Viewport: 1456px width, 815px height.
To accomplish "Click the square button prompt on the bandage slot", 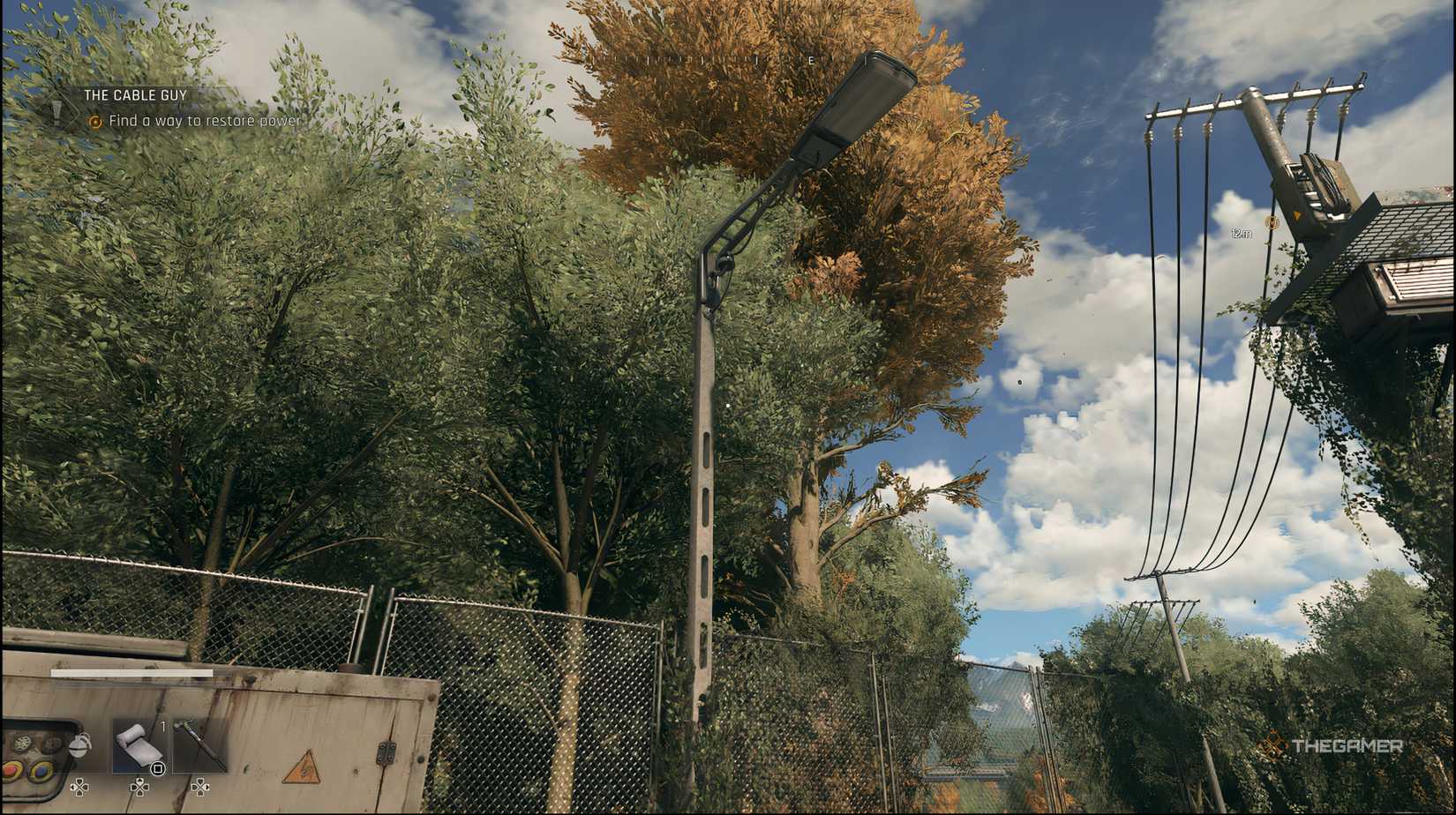I will pos(157,769).
